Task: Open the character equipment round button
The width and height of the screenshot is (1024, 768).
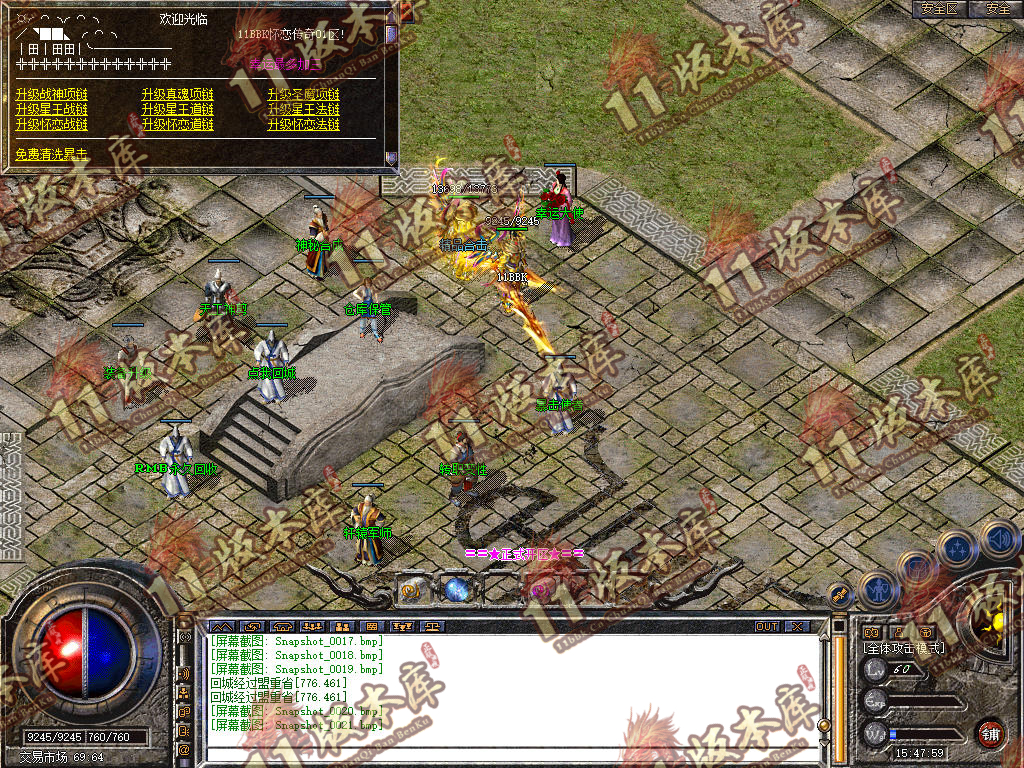Action: pos(877,590)
